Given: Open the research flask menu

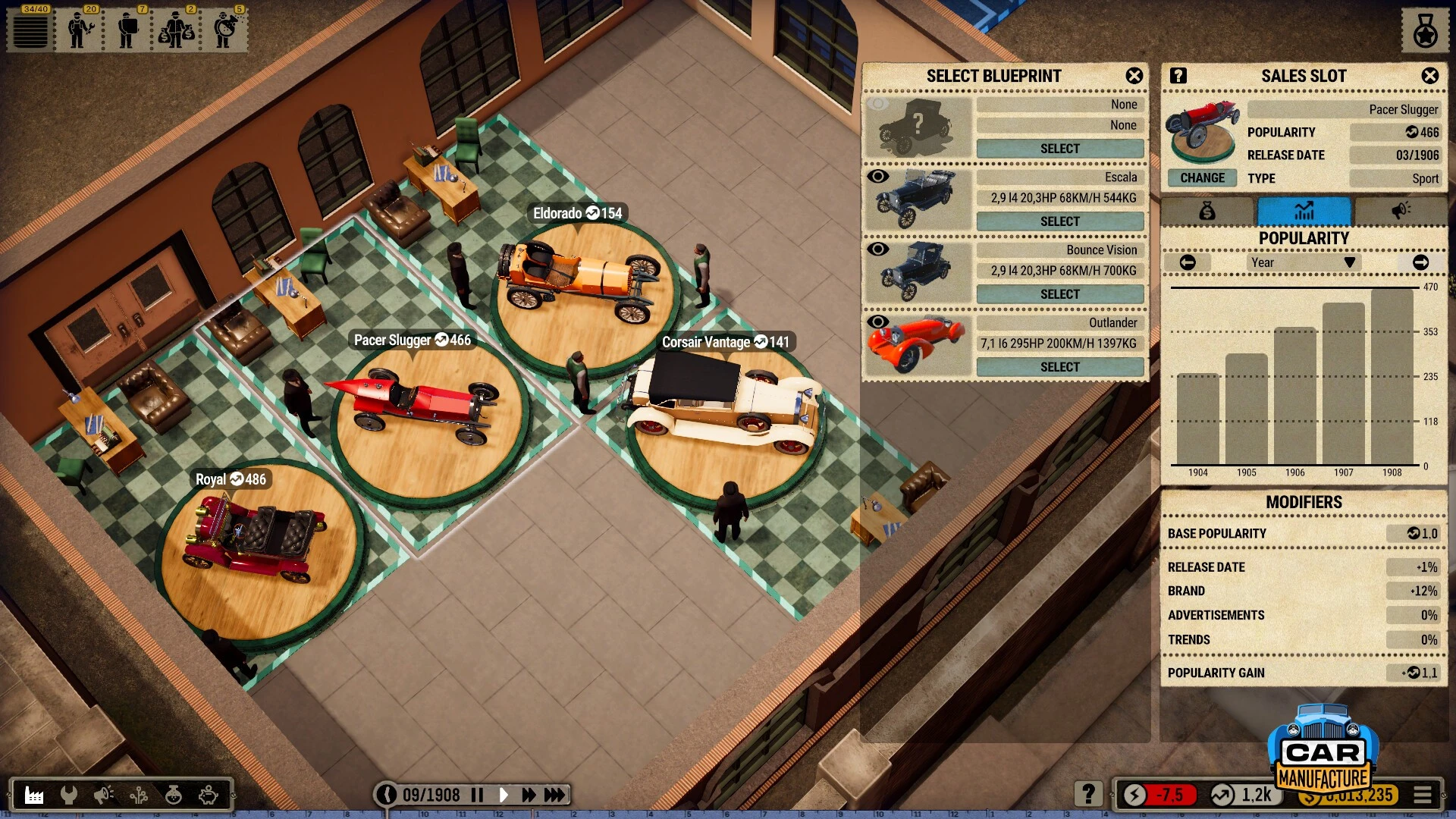Looking at the screenshot, I should point(174,795).
